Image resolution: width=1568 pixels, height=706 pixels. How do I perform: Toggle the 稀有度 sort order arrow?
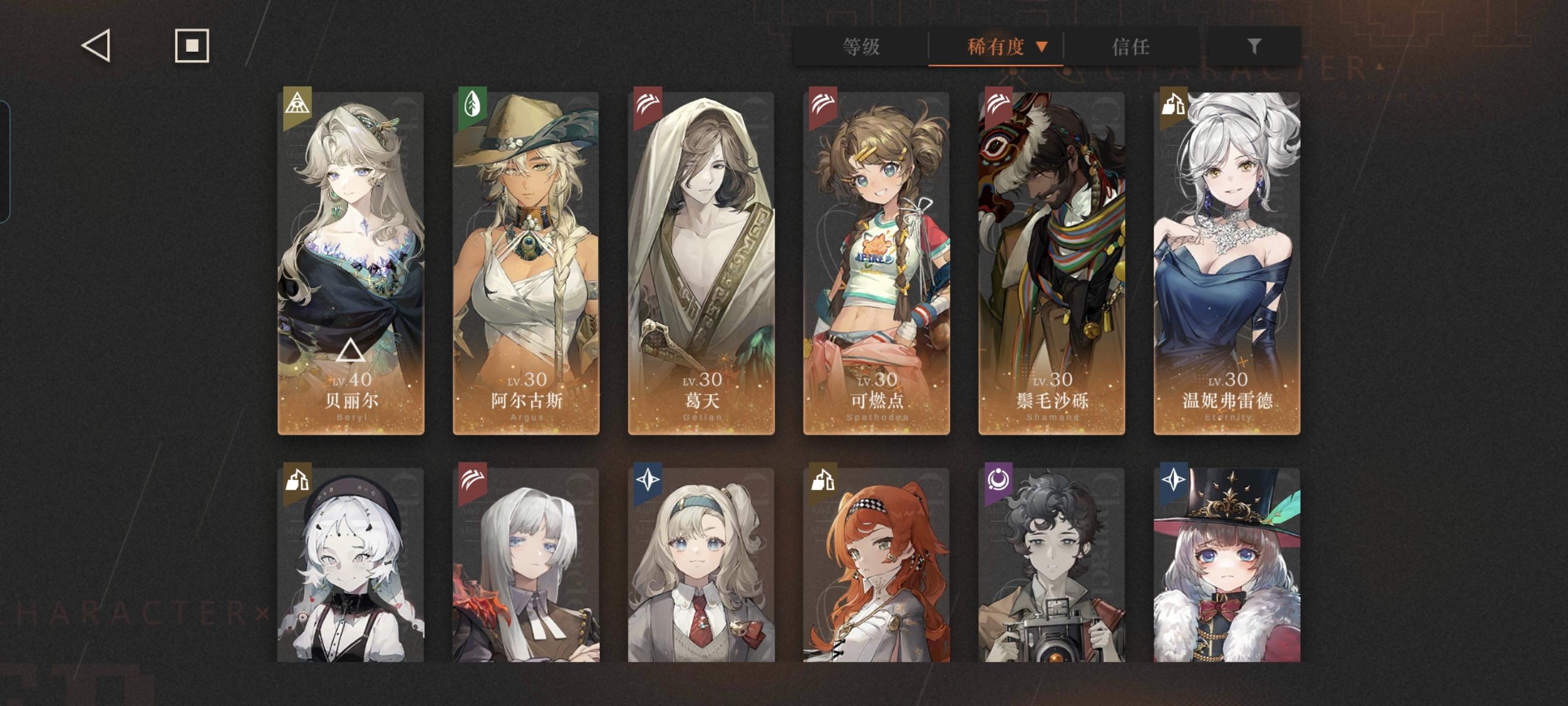coord(1044,47)
